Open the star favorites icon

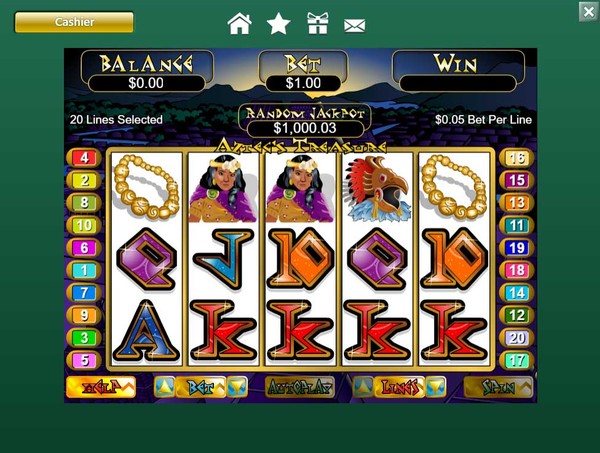279,23
